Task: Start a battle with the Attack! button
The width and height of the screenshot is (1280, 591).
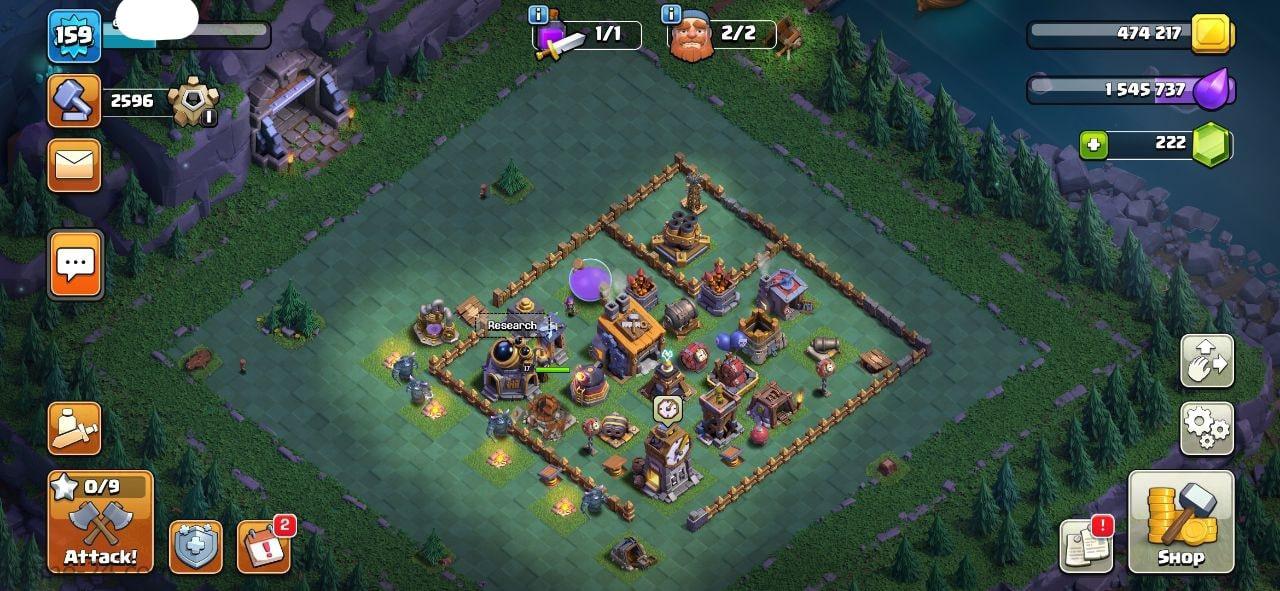Action: (100, 522)
